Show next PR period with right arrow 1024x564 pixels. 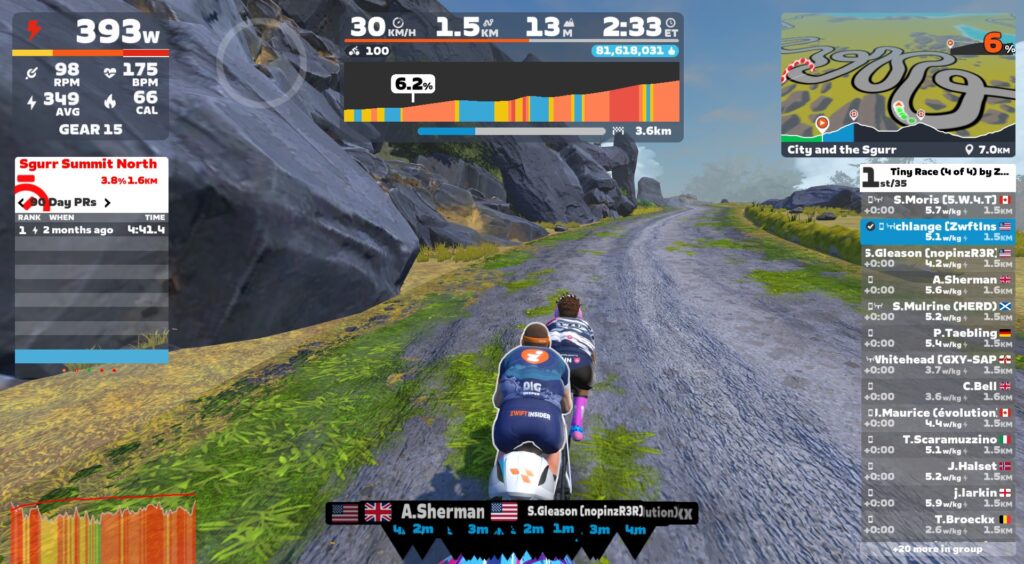pos(107,203)
